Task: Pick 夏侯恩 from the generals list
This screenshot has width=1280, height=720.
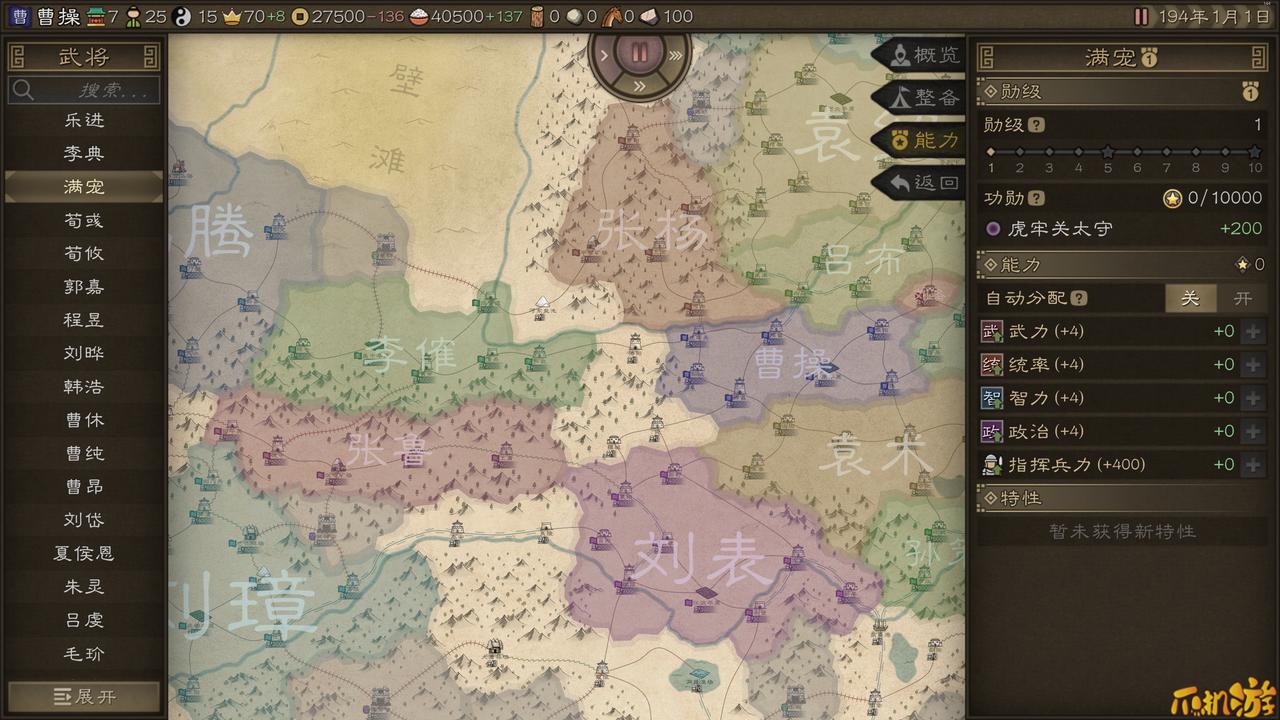Action: tap(84, 553)
